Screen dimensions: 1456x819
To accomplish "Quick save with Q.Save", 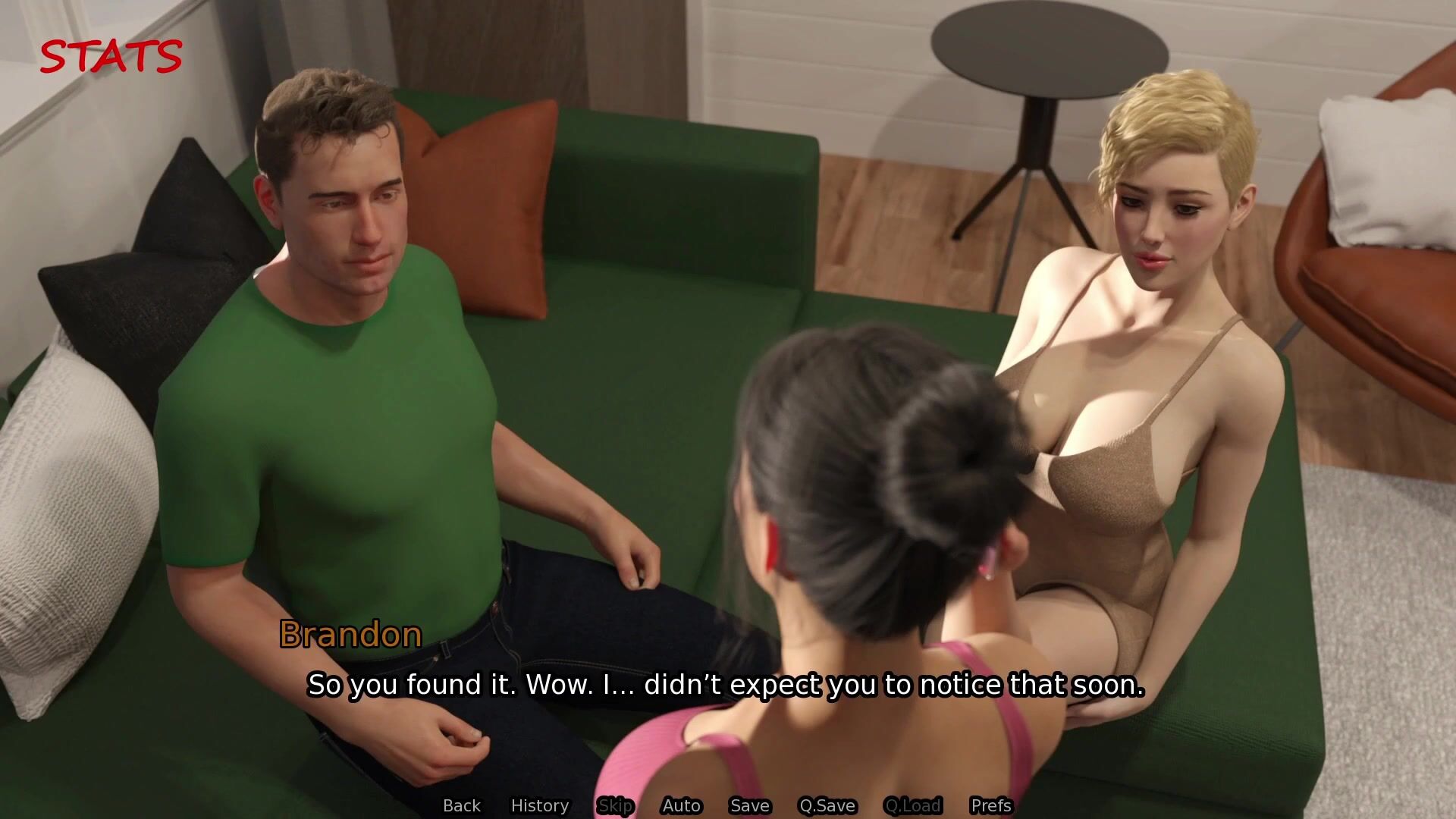I will tap(827, 805).
